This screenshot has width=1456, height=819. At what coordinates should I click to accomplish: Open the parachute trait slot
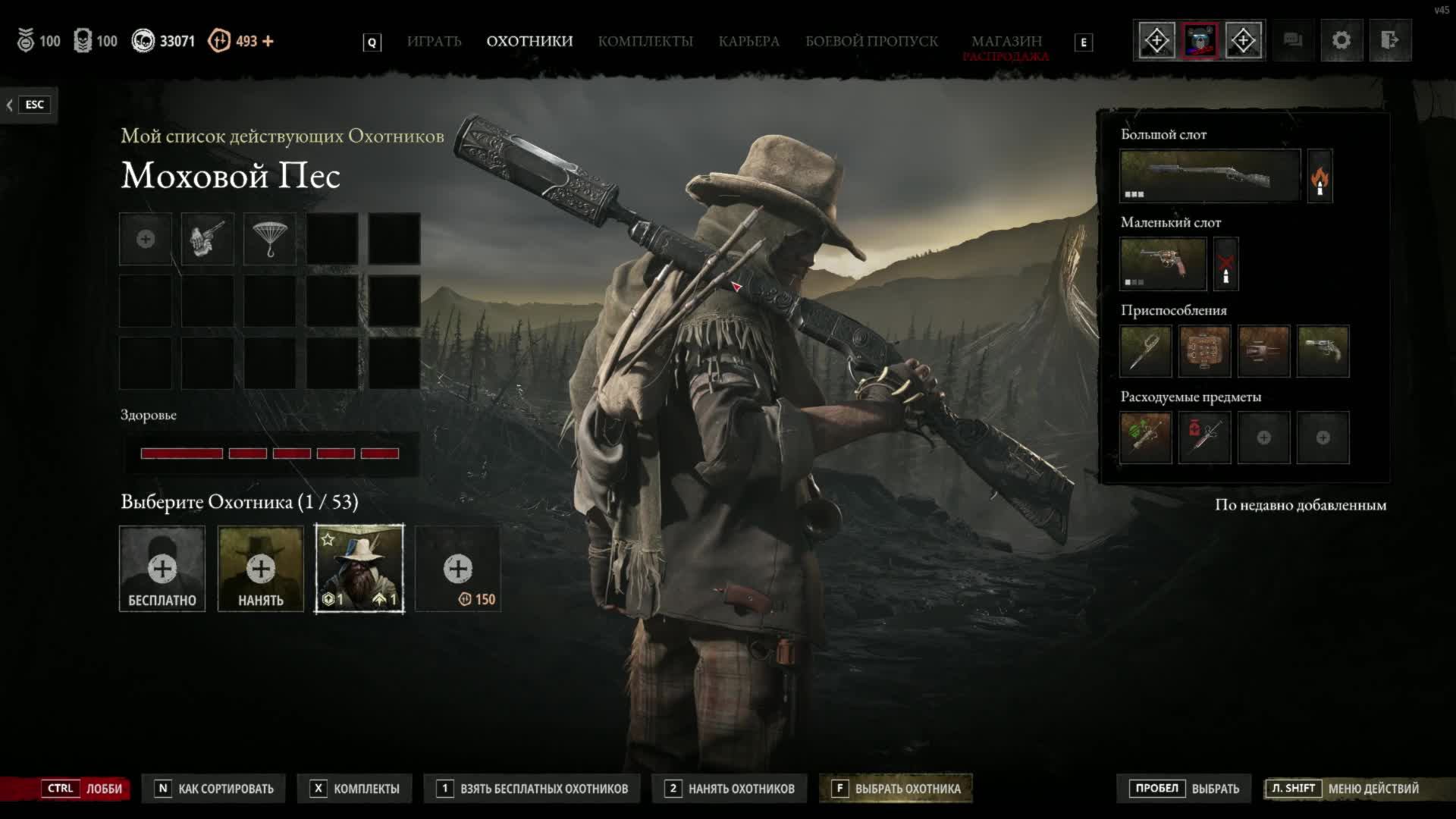point(270,239)
